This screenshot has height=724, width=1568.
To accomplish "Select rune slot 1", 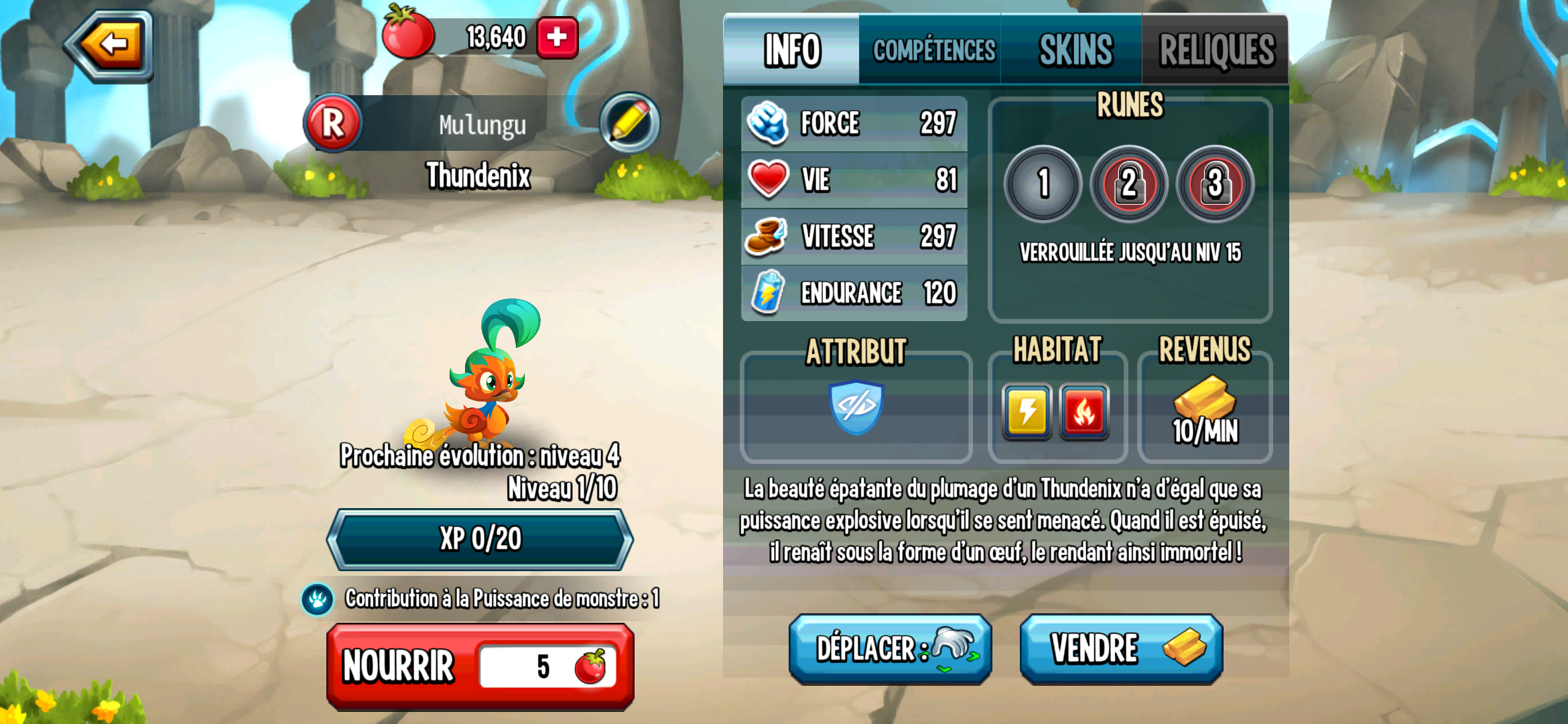I will [1043, 183].
